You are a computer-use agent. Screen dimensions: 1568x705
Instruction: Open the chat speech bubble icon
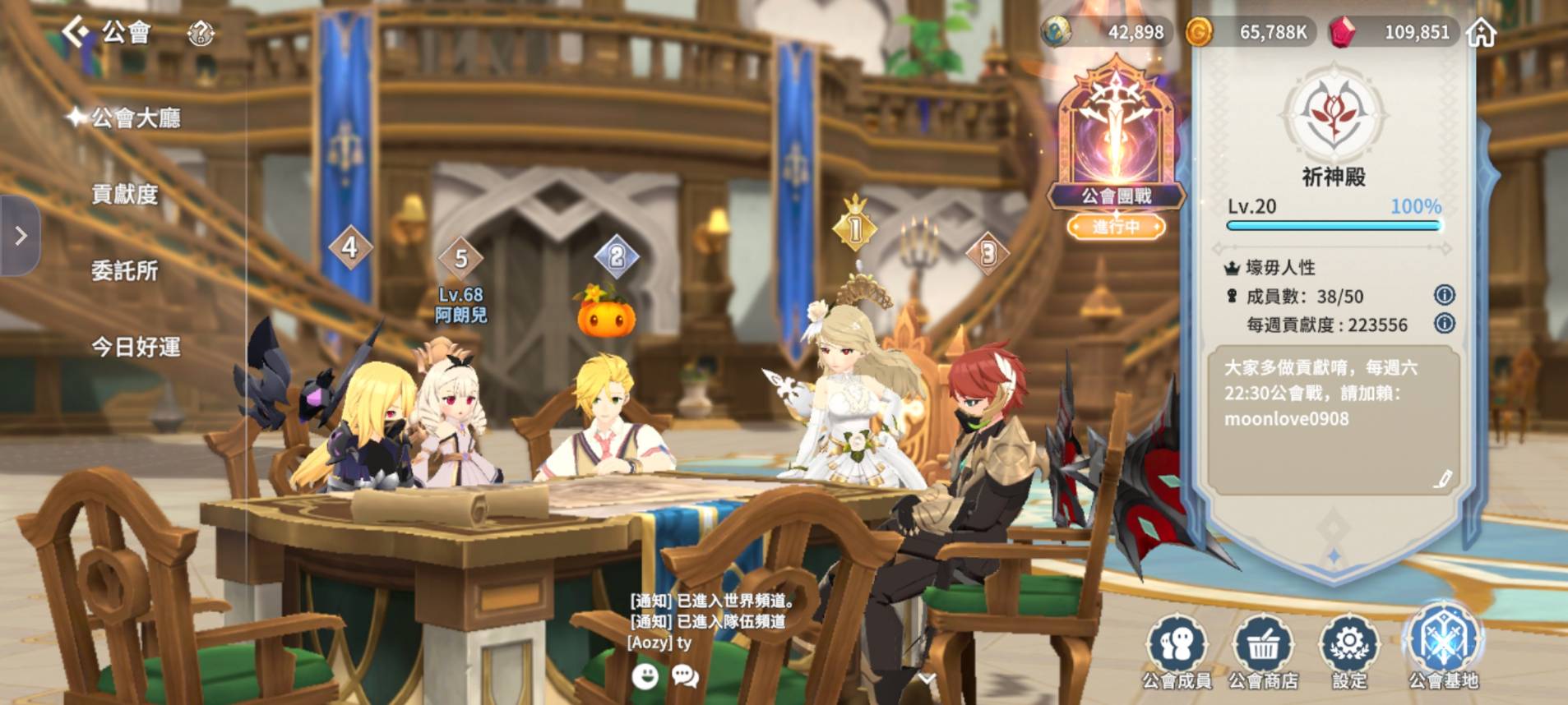click(x=685, y=676)
